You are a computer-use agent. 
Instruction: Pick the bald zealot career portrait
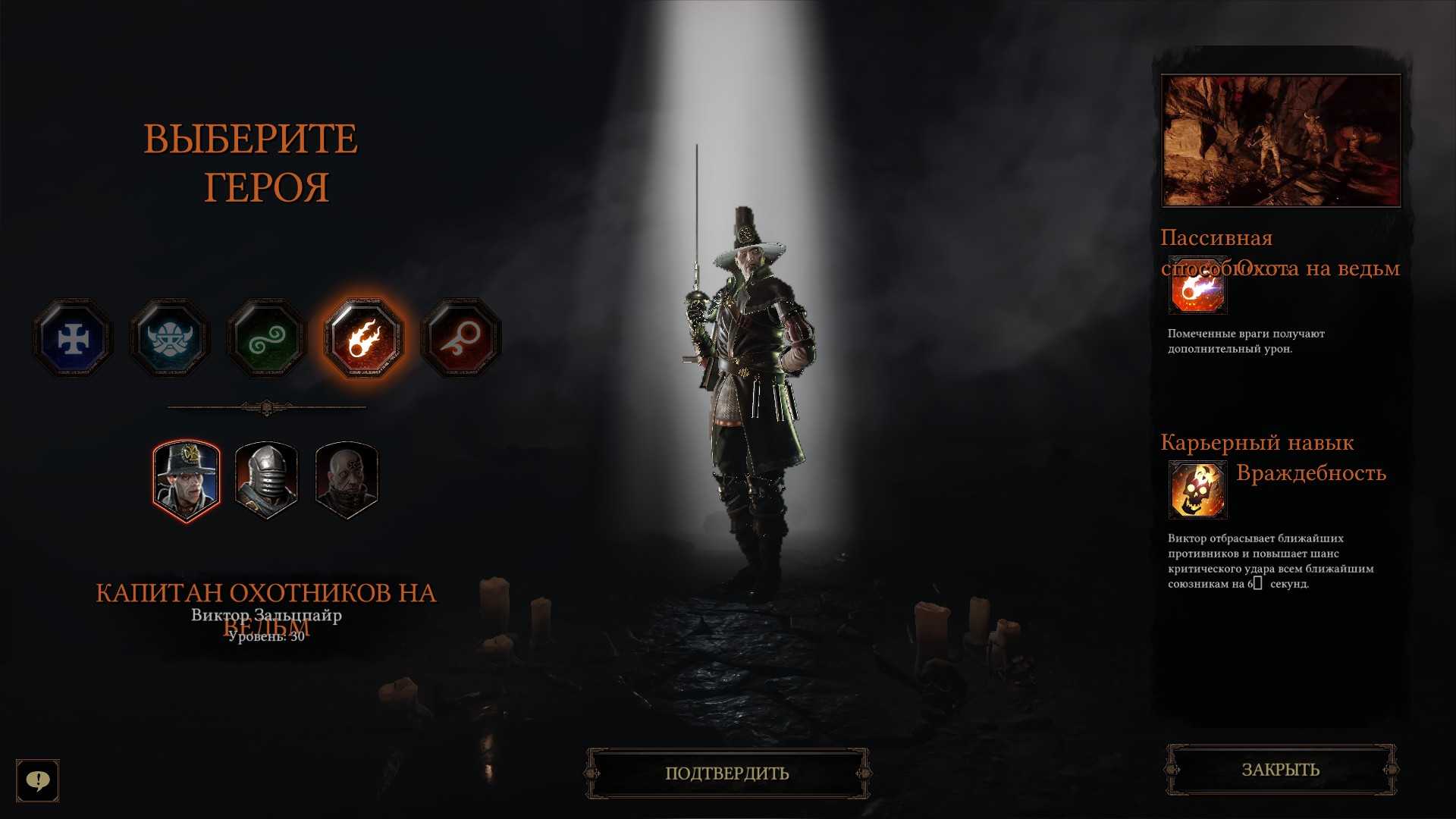tap(346, 482)
